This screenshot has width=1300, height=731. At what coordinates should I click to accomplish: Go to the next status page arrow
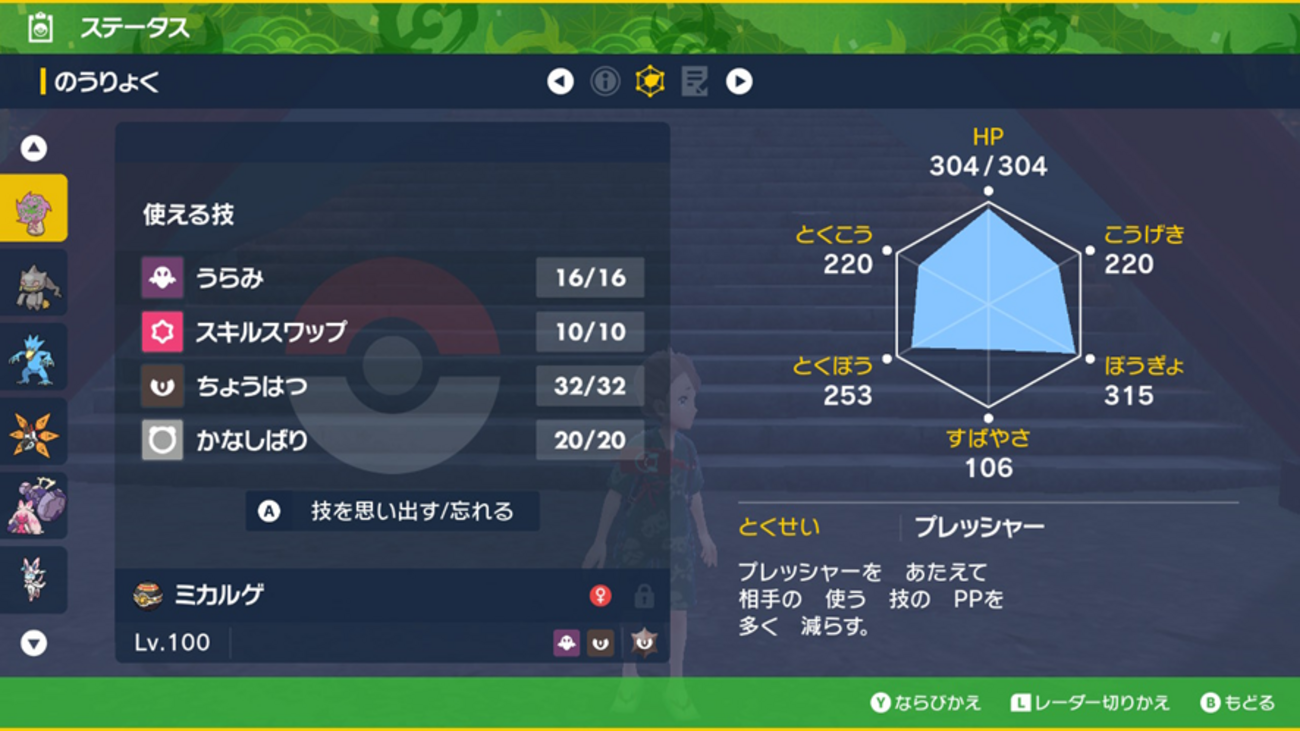point(739,82)
